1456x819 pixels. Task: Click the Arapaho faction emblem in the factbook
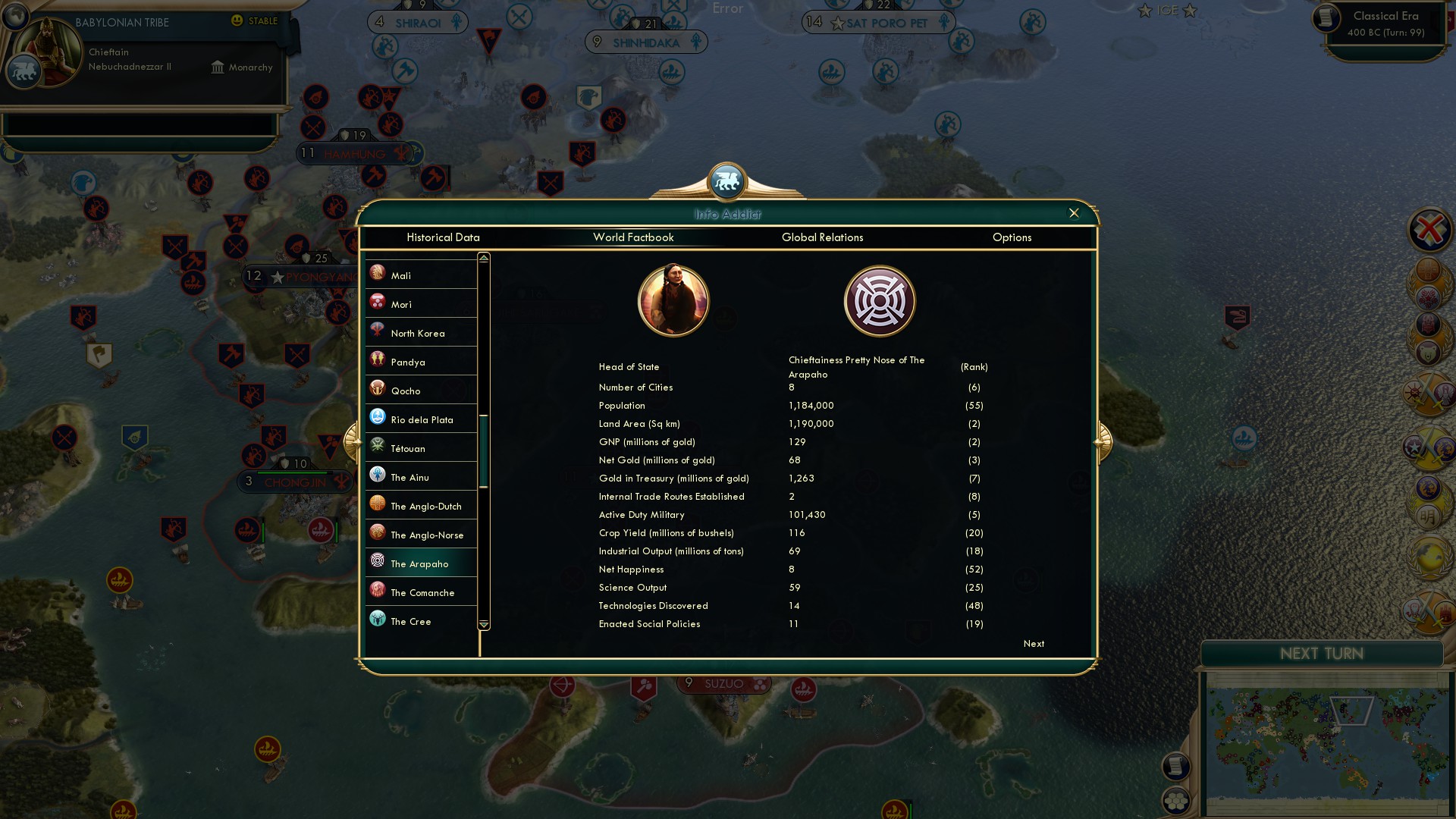[880, 300]
